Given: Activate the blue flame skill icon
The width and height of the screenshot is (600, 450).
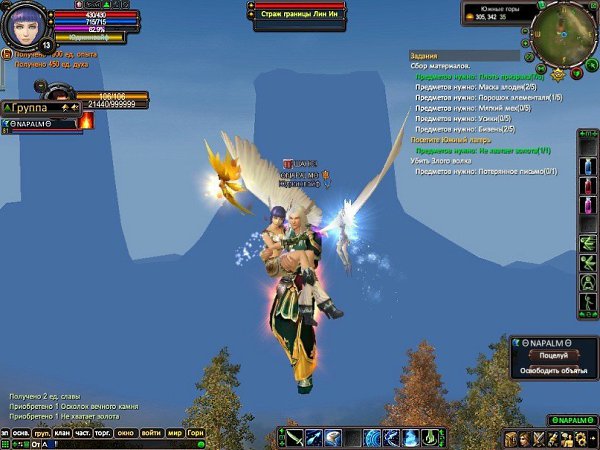Looking at the screenshot, I should (x=411, y=438).
